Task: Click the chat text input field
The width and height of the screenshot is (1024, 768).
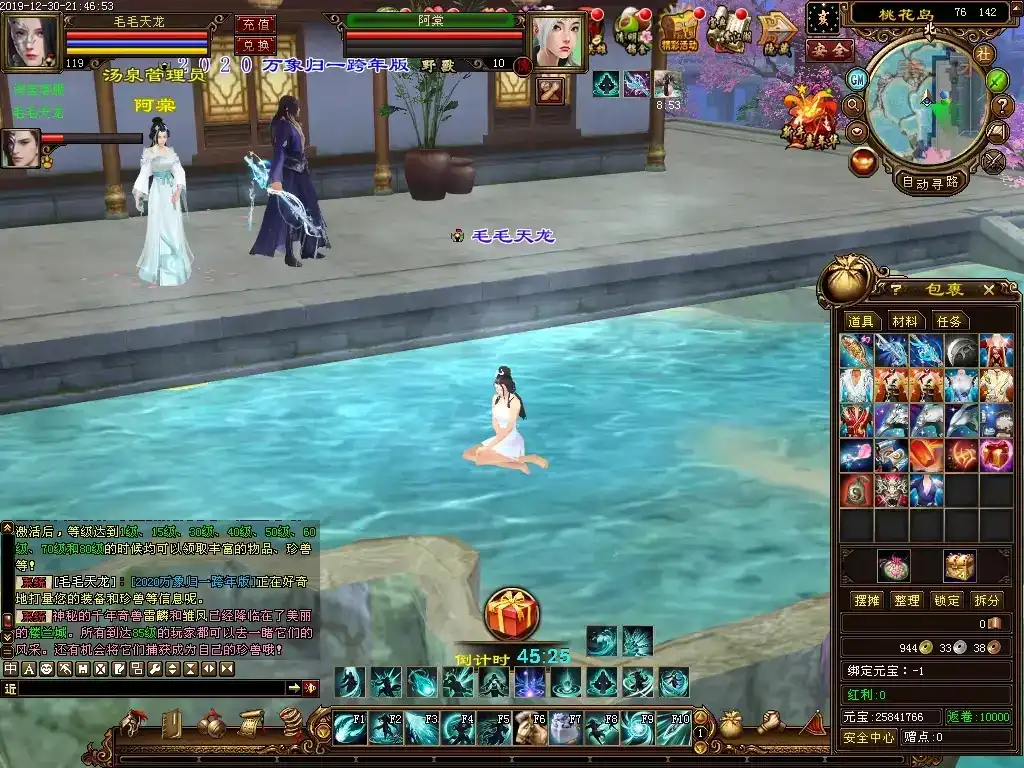Action: [150, 688]
